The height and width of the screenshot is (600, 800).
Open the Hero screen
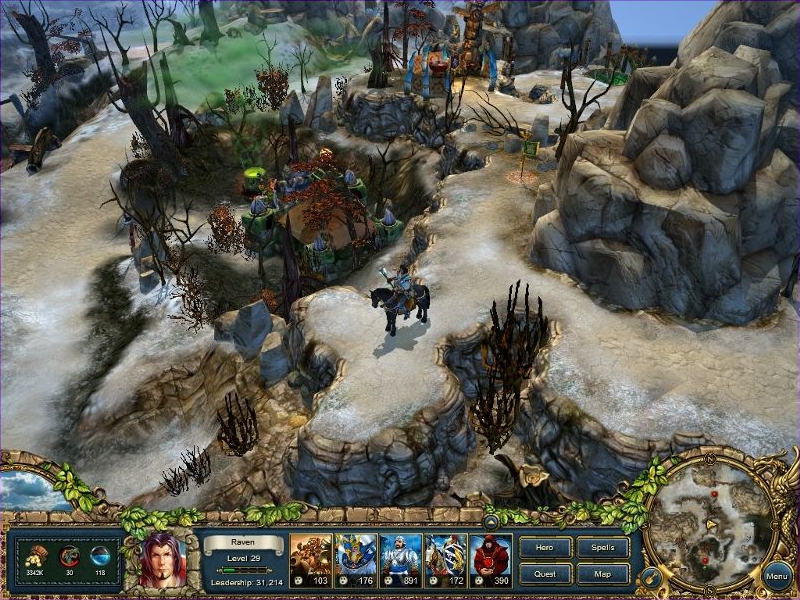pos(546,547)
